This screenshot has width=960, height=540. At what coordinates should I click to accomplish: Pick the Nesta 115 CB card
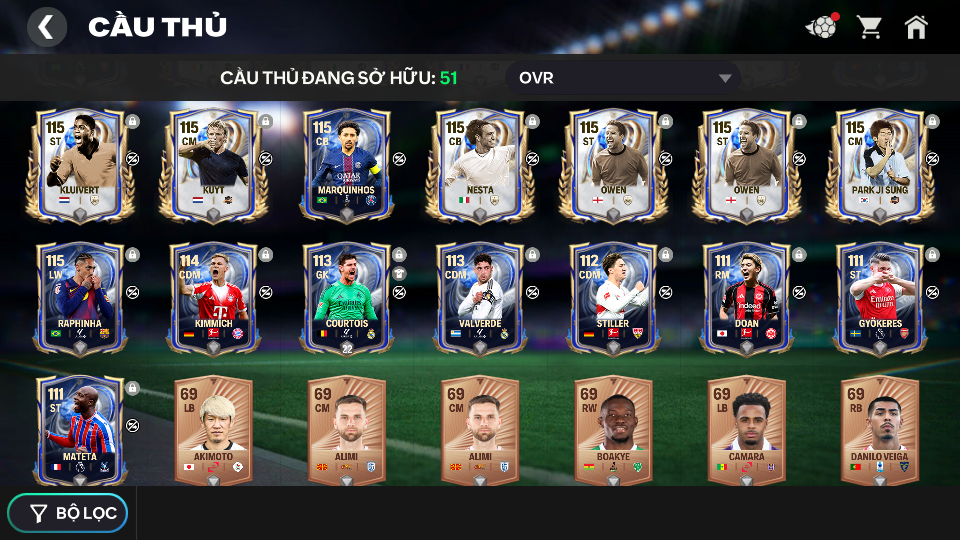click(x=479, y=163)
